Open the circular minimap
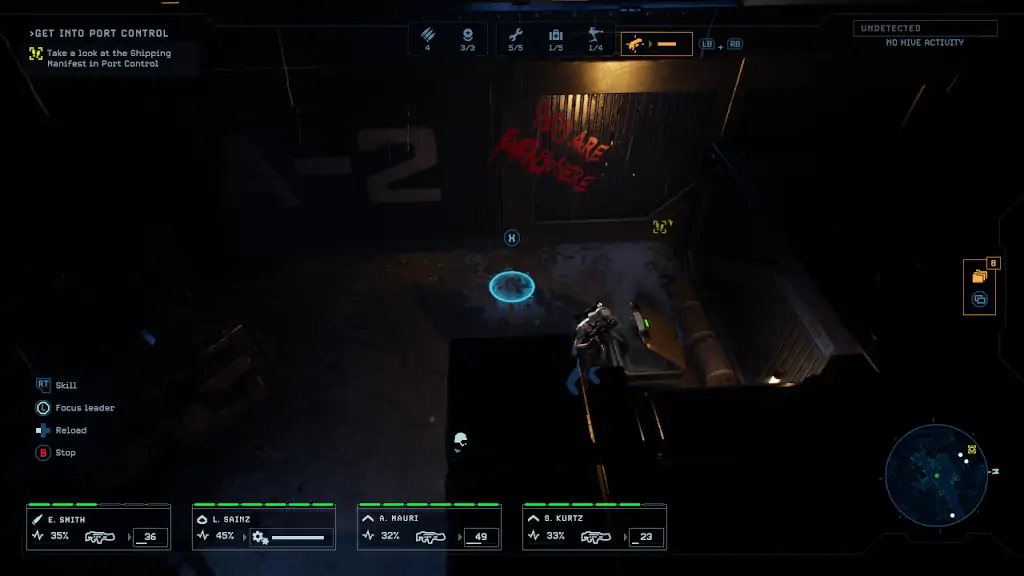Viewport: 1024px width, 576px height. [x=936, y=475]
